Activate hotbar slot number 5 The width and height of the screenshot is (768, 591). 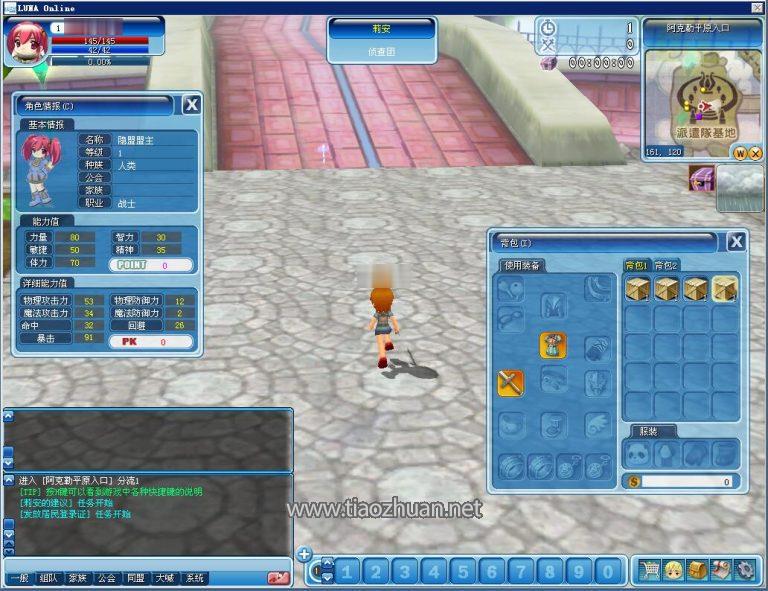click(x=463, y=572)
